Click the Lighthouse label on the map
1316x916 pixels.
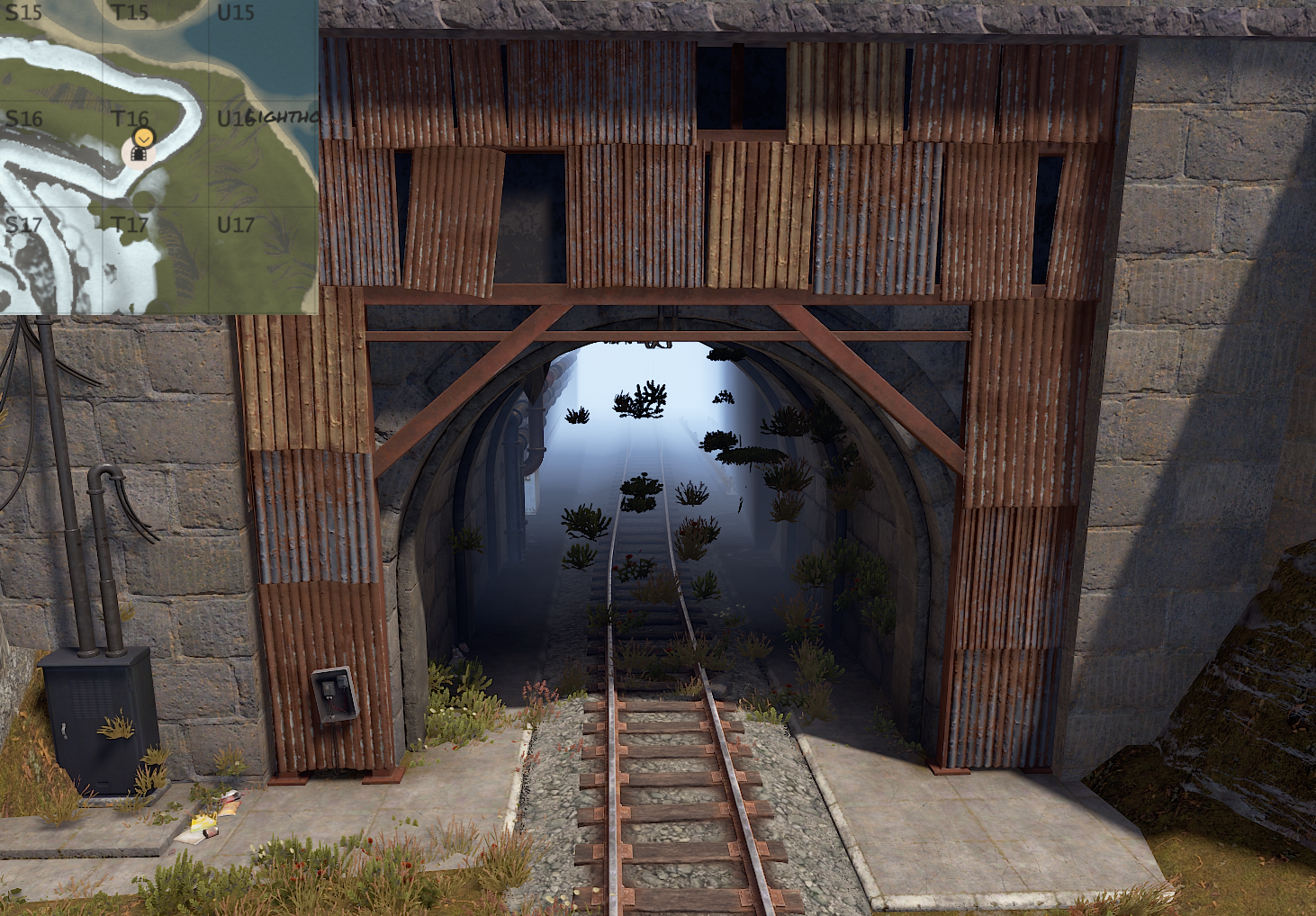pyautogui.click(x=283, y=117)
